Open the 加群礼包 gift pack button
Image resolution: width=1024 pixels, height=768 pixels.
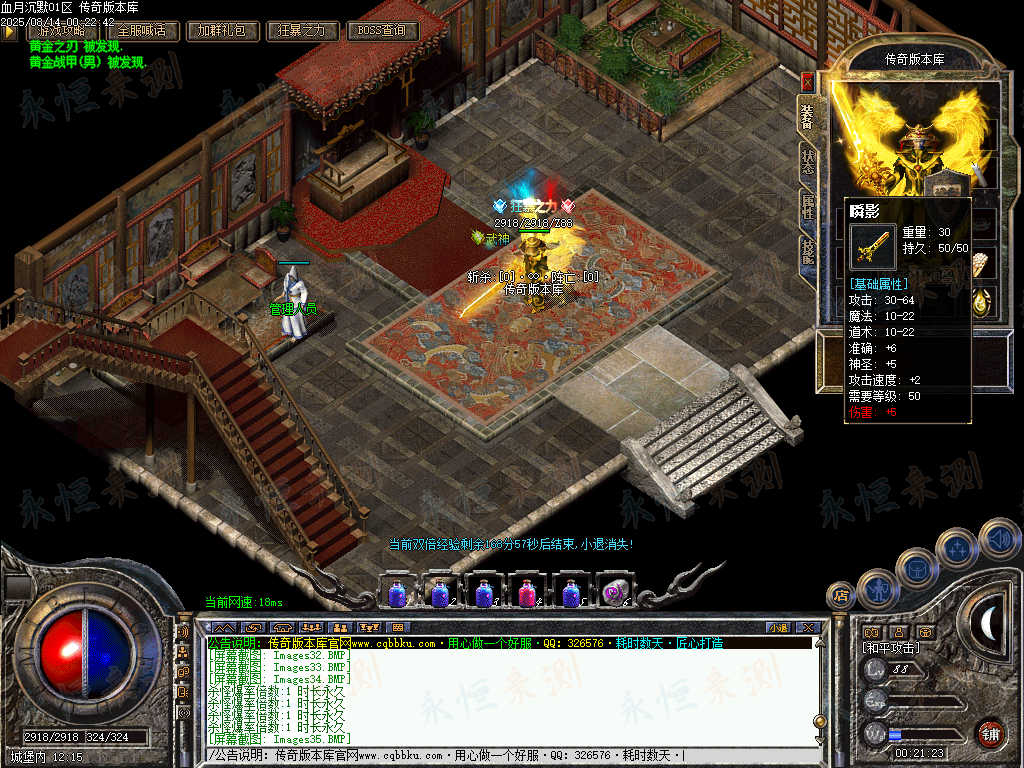pyautogui.click(x=222, y=31)
